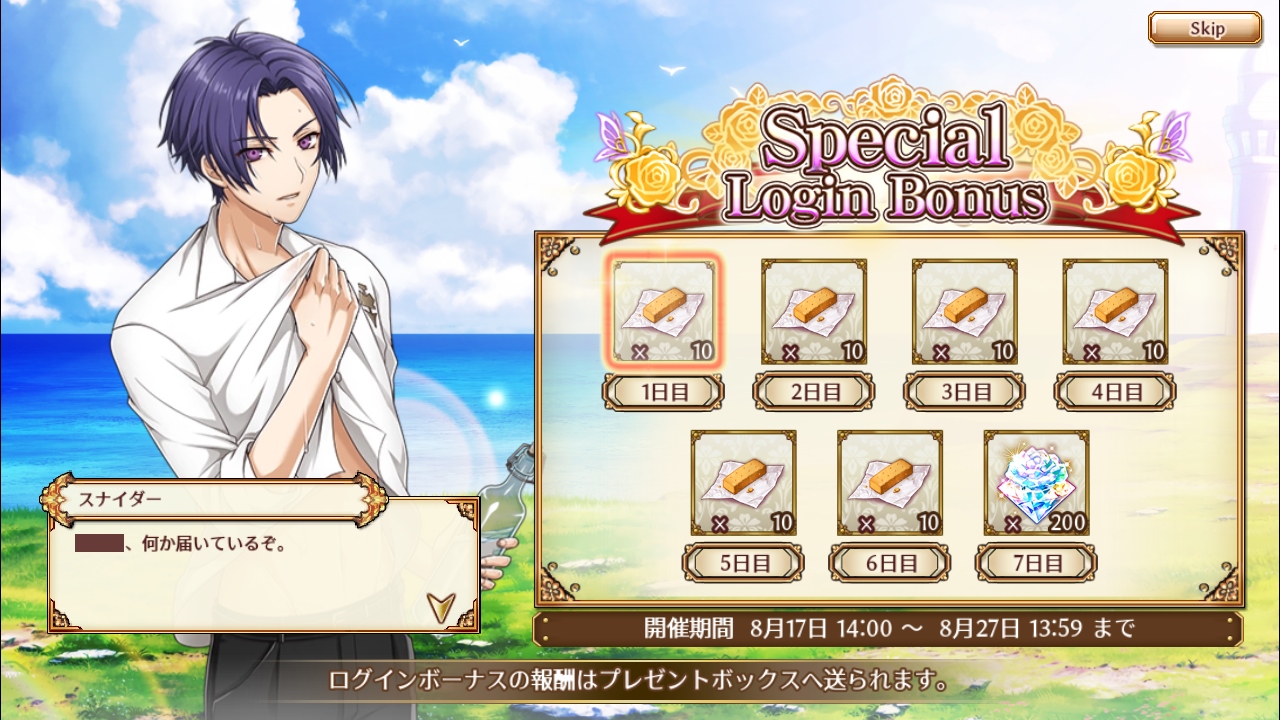
Task: Advance dialogue with the gold arrow
Action: pos(440,605)
